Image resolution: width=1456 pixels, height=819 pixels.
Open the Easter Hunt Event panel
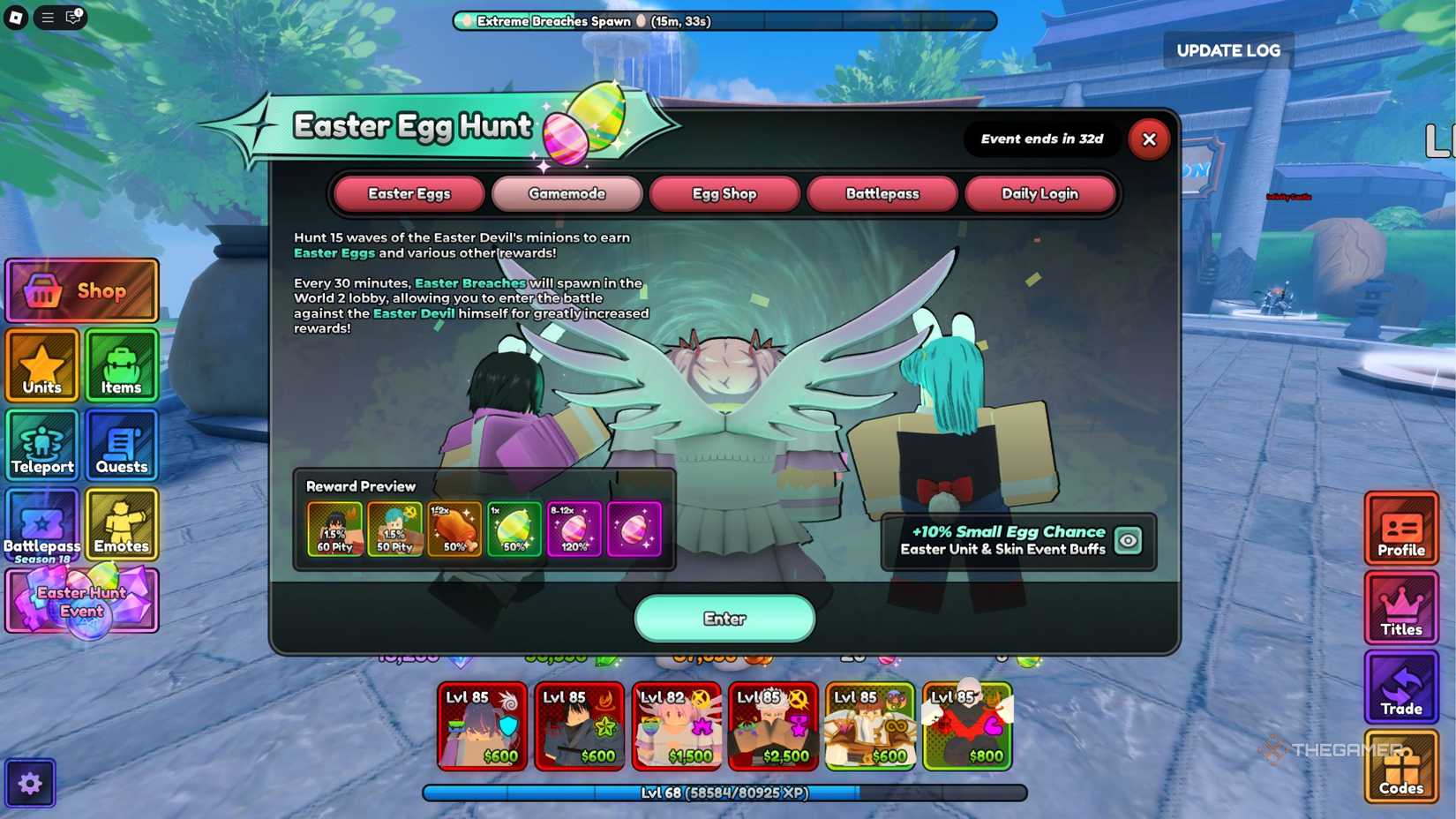pos(82,600)
